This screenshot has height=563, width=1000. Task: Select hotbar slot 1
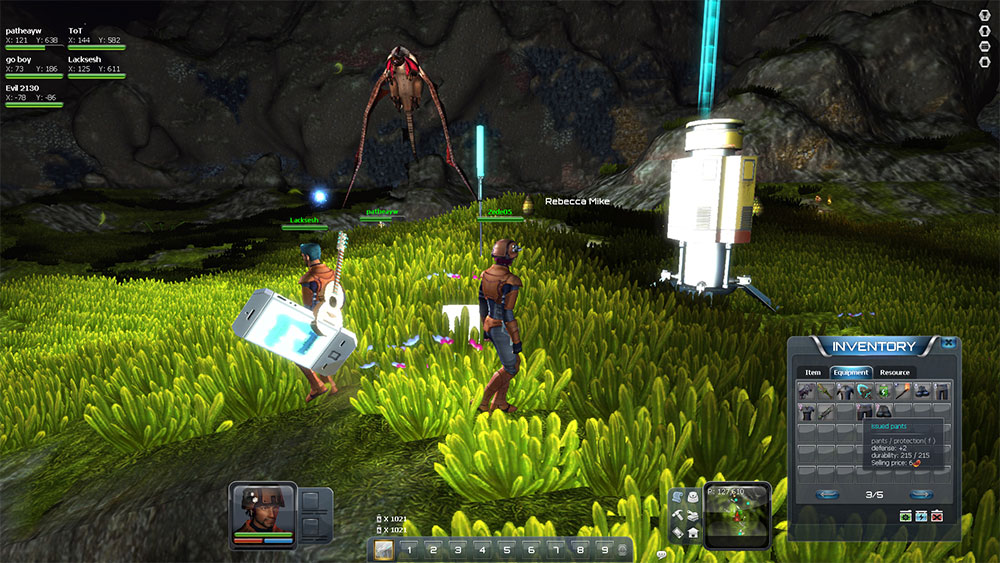pyautogui.click(x=408, y=549)
